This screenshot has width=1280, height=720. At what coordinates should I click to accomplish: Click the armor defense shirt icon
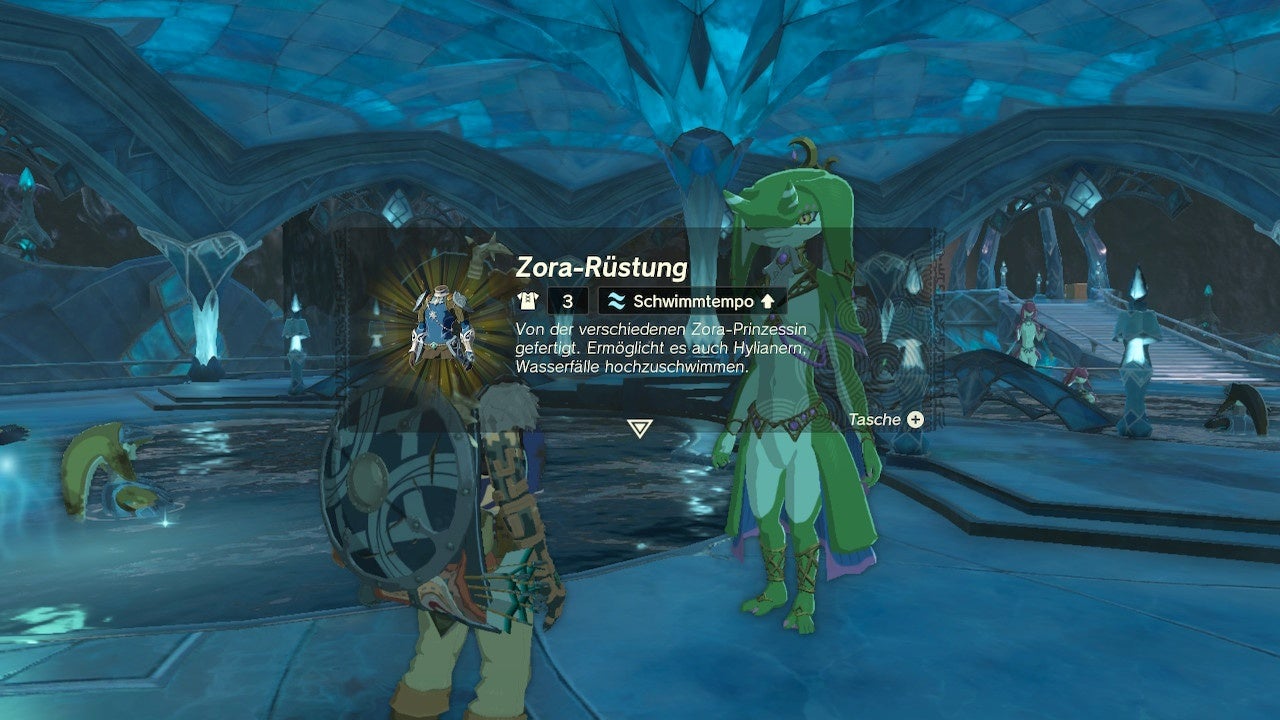coord(527,298)
